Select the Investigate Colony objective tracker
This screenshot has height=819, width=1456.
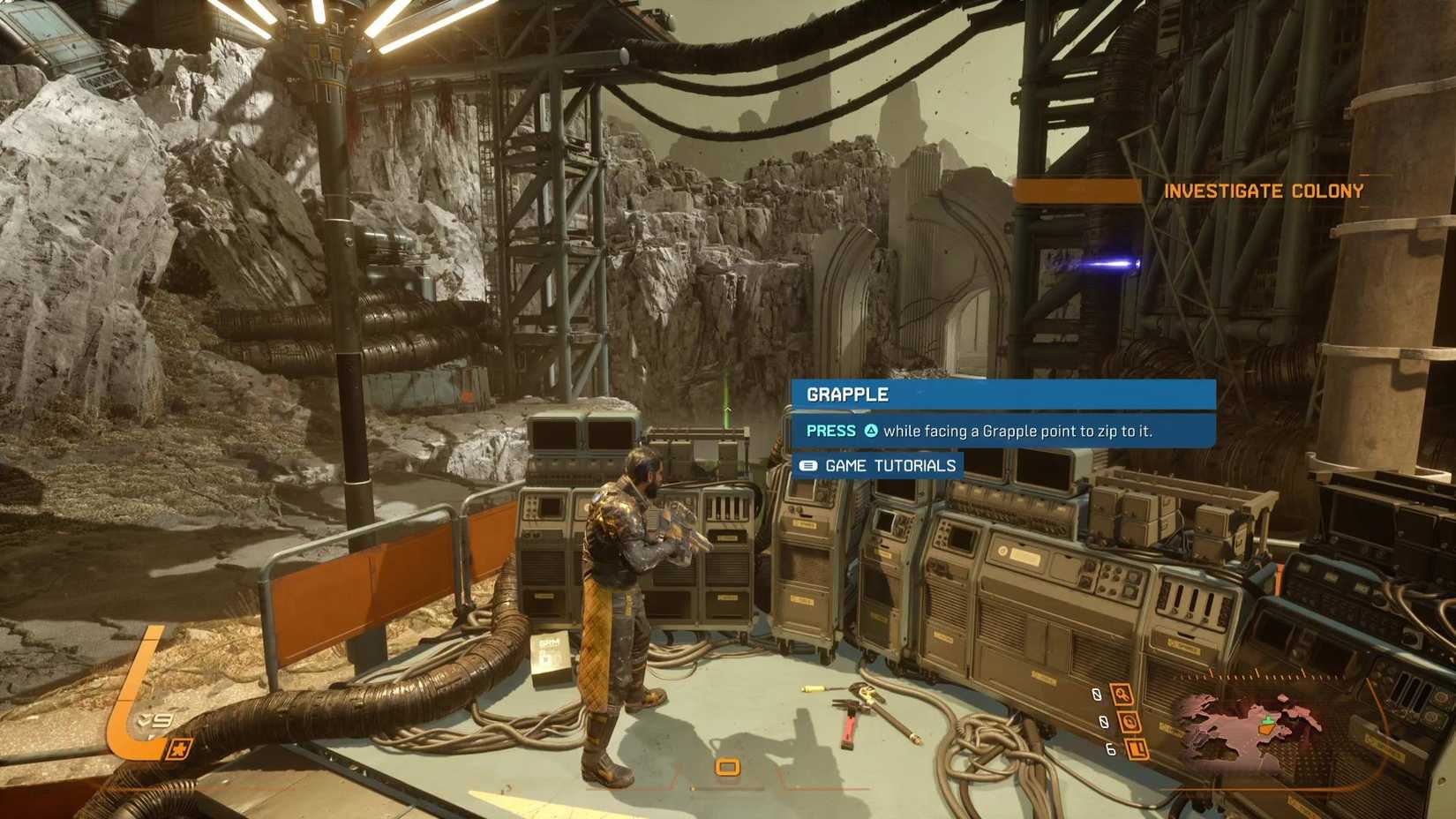[x=1263, y=191]
